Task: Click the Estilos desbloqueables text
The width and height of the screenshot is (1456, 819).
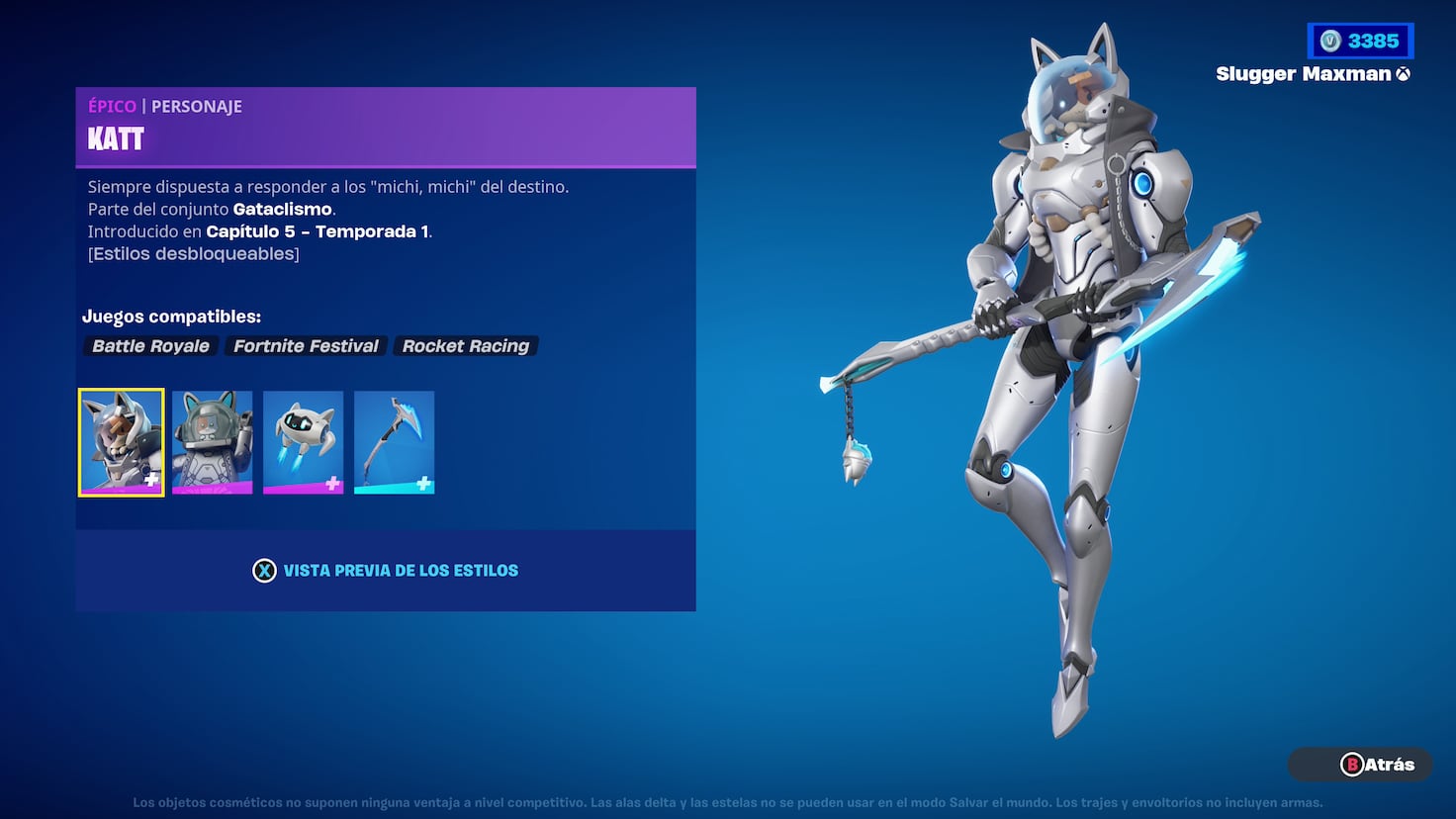Action: point(194,253)
